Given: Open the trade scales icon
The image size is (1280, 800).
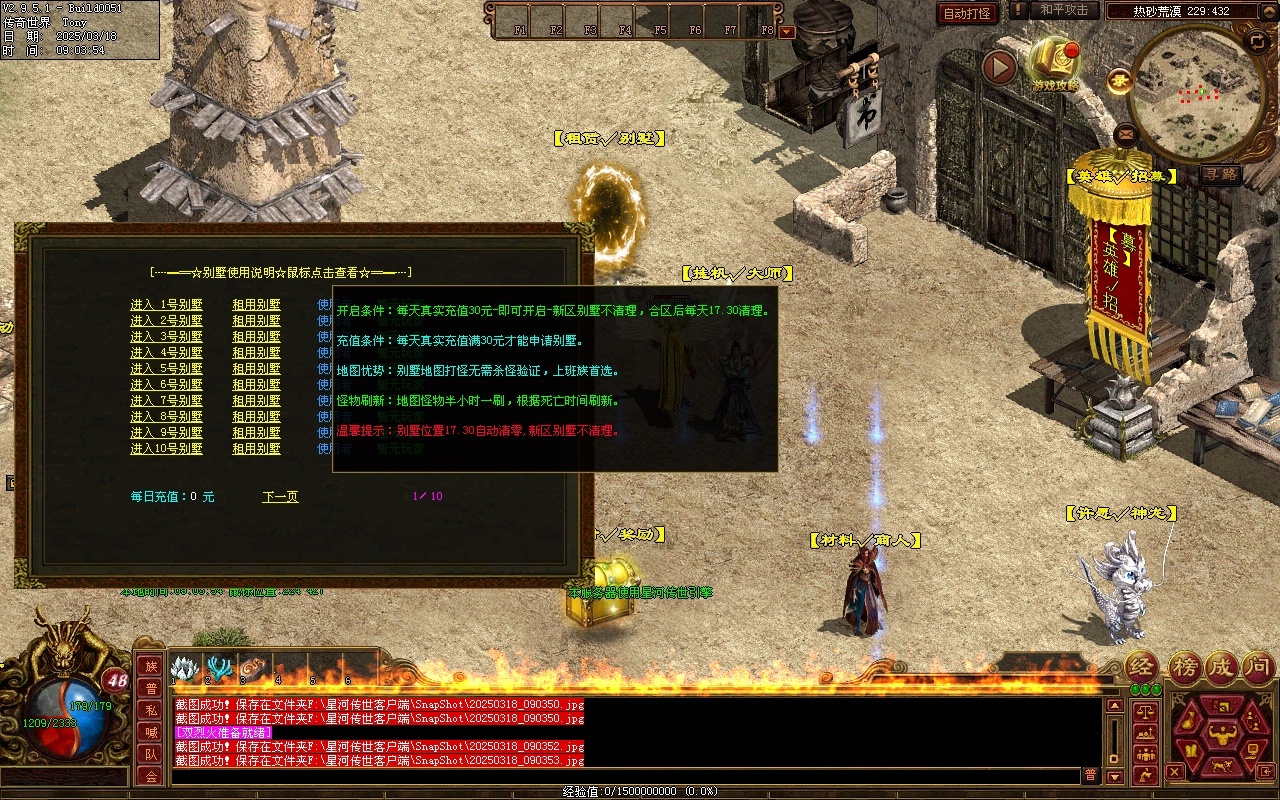Looking at the screenshot, I should (x=1145, y=714).
